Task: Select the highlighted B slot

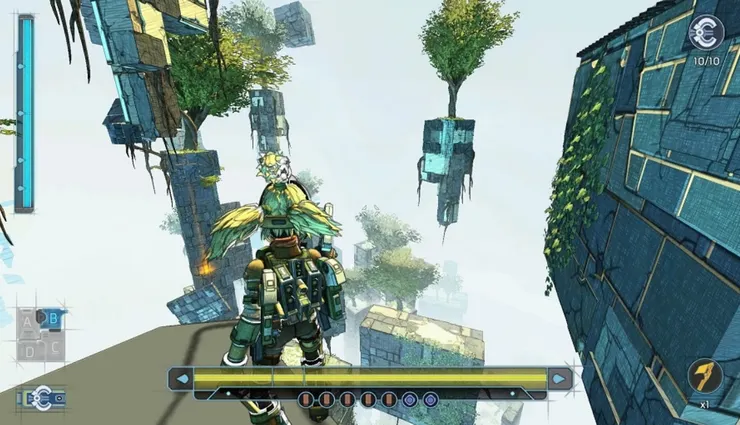Action: click(52, 320)
